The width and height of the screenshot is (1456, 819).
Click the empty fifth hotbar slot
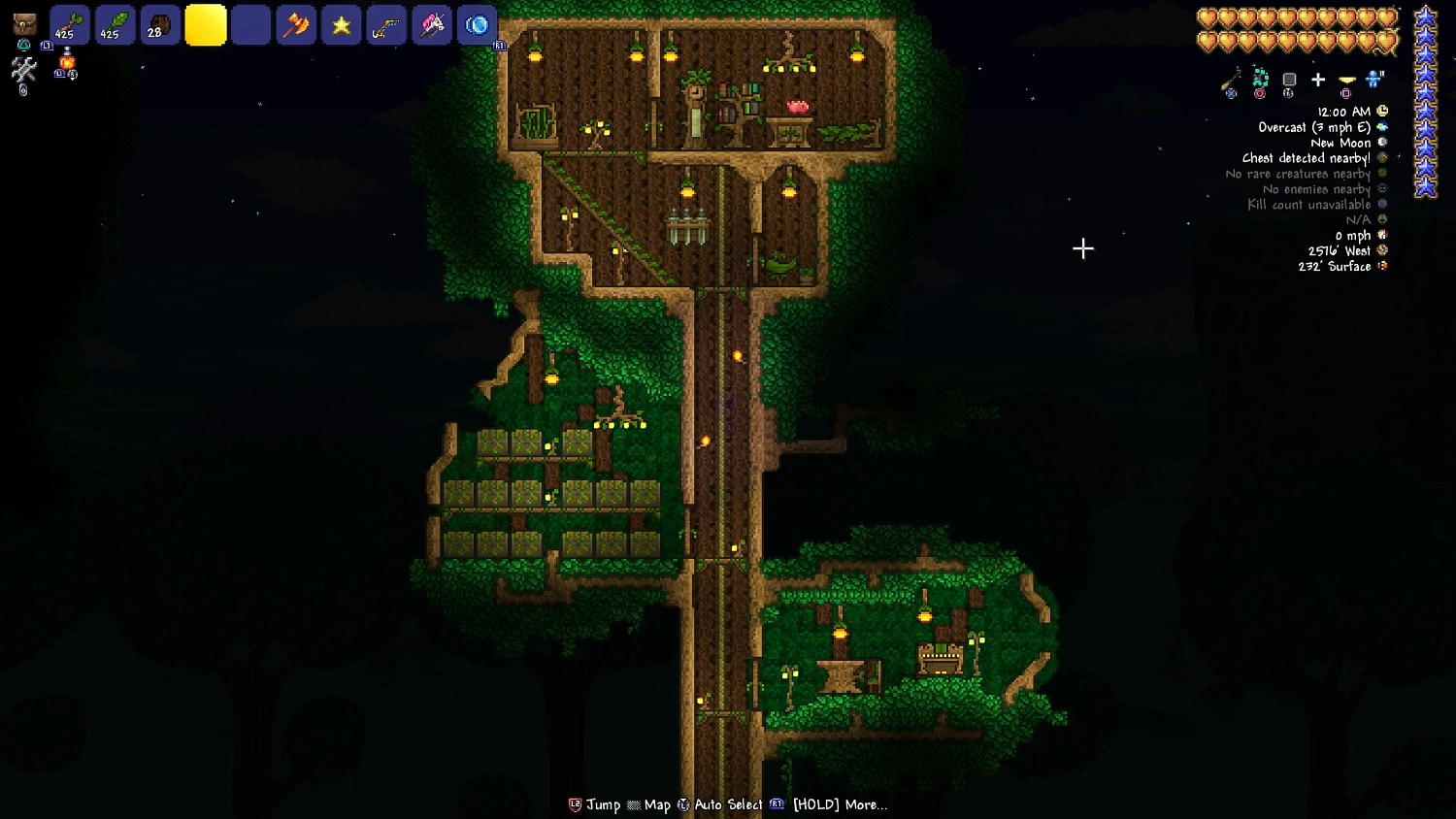coord(250,25)
